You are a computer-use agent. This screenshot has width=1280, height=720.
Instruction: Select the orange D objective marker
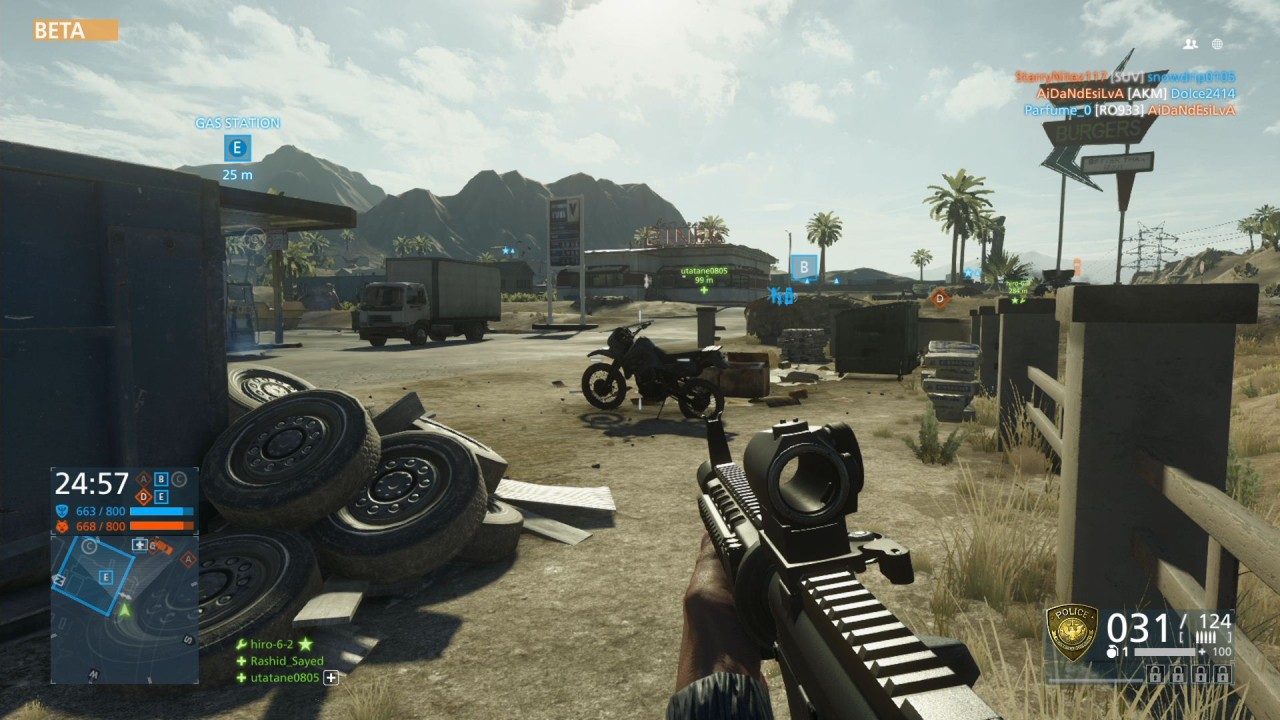pyautogui.click(x=941, y=297)
